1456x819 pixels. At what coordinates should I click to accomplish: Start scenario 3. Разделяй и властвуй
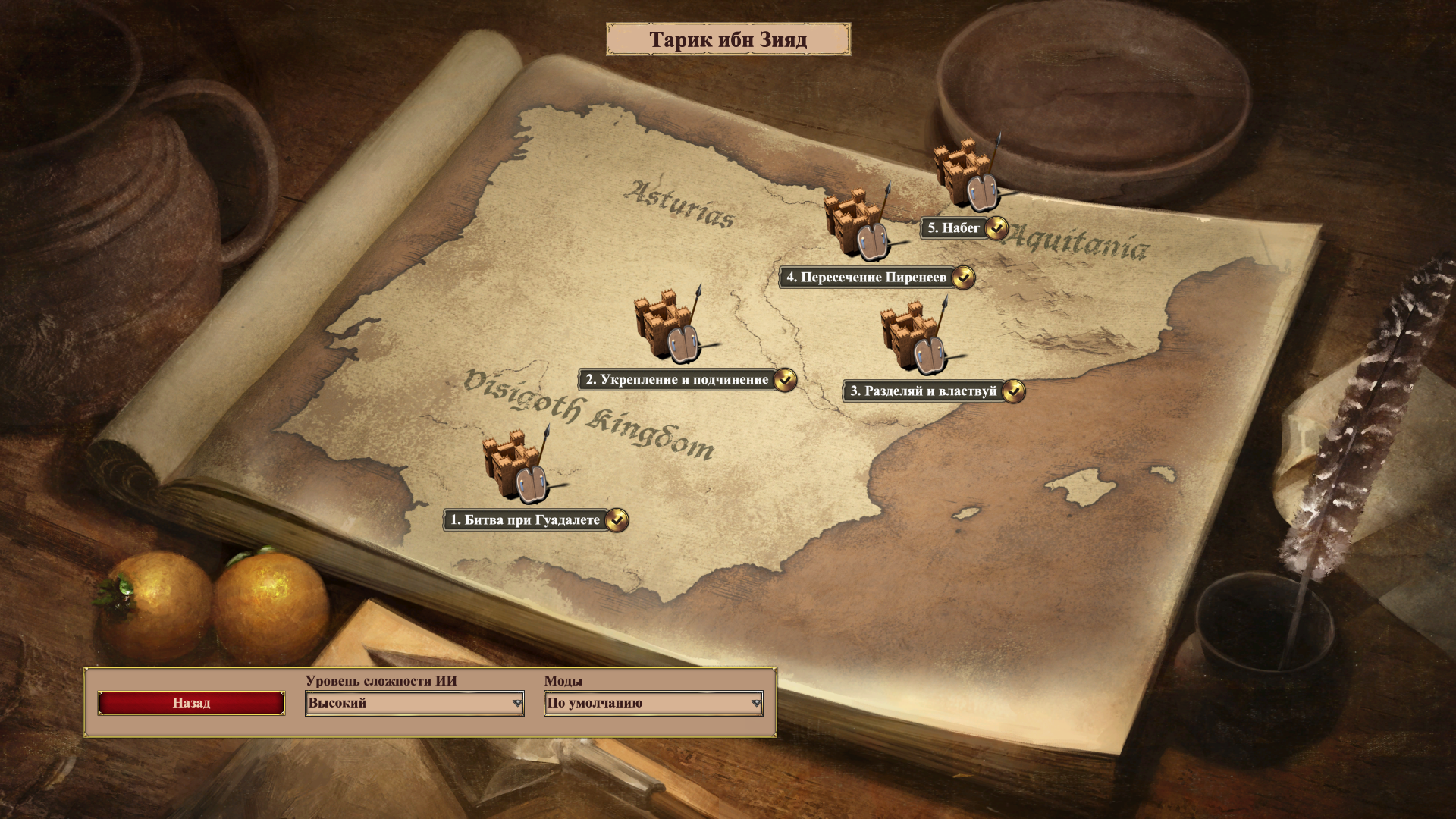tap(924, 391)
